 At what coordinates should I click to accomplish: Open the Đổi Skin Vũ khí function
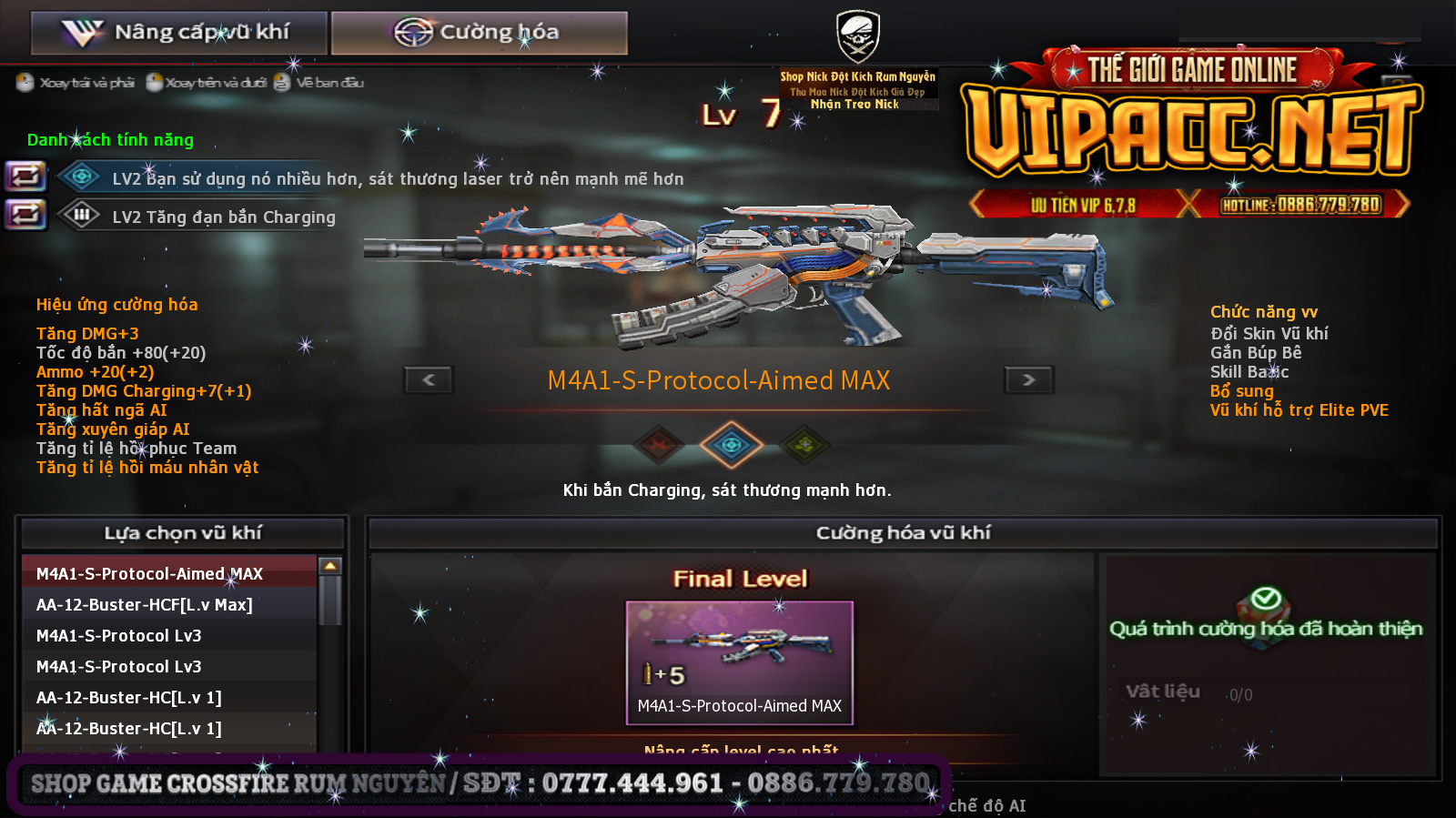point(1269,334)
